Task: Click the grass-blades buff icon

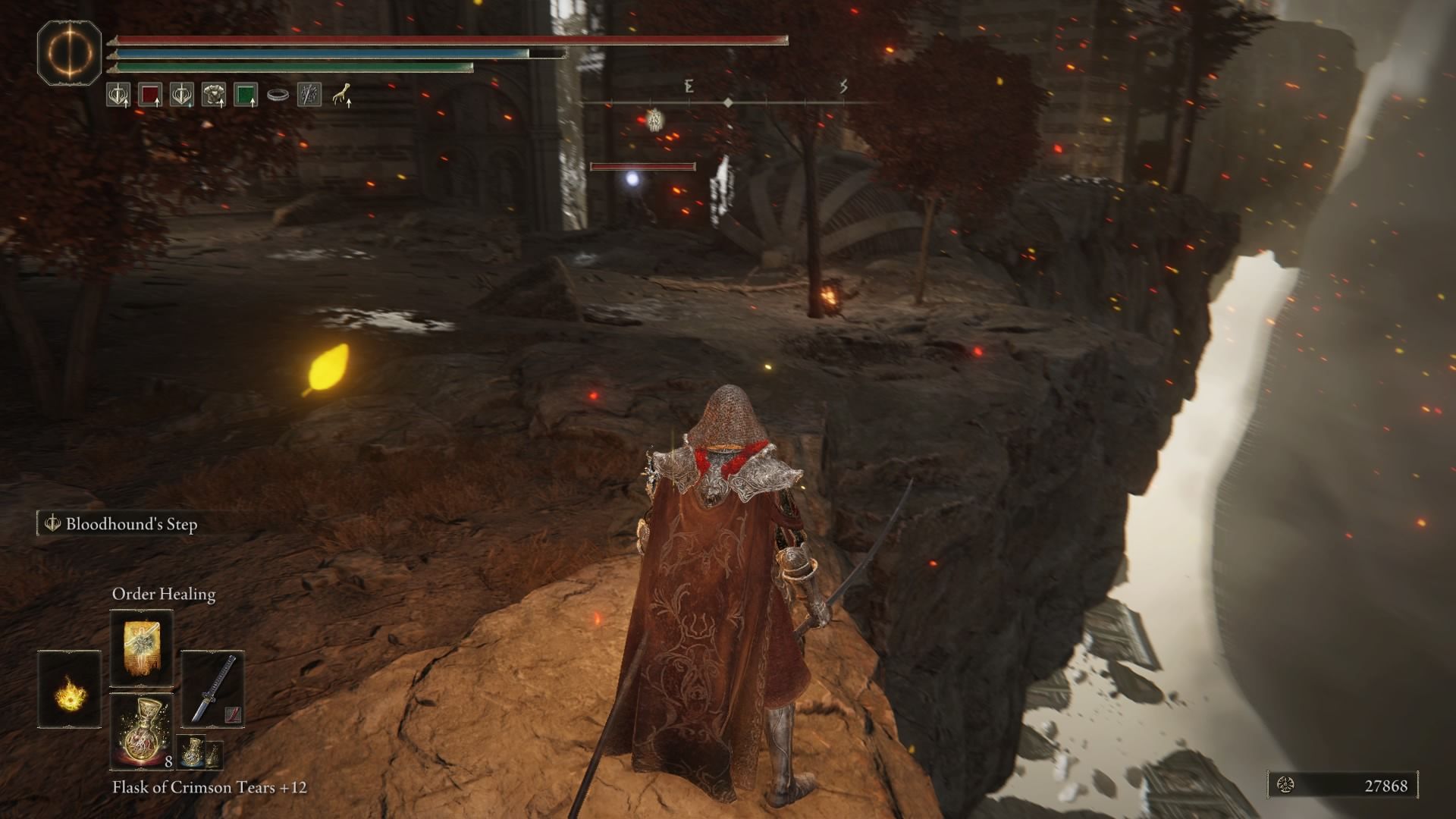Action: (308, 96)
